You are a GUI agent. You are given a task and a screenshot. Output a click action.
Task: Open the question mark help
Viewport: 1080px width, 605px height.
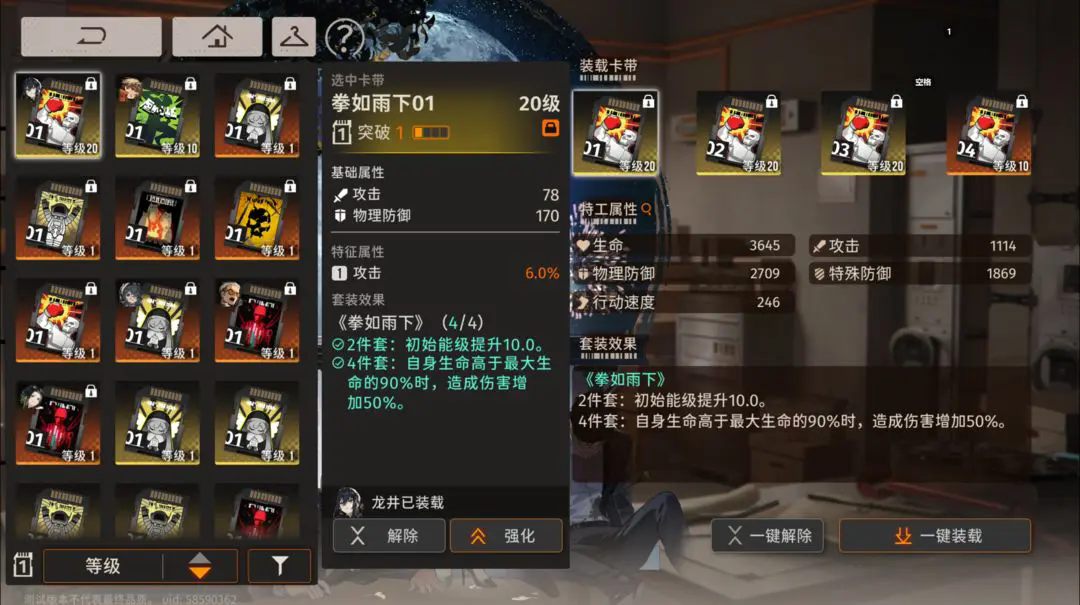344,38
